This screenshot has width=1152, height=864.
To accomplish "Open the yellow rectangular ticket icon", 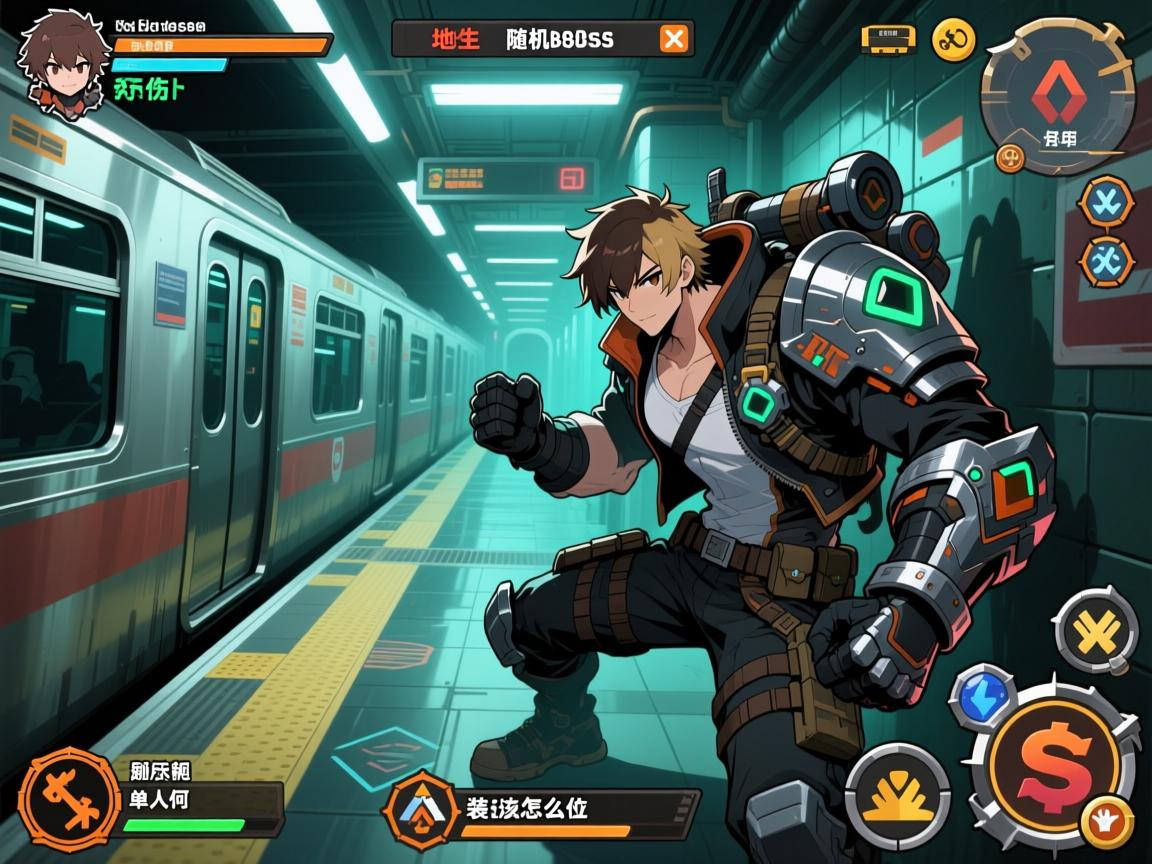I will tap(888, 40).
